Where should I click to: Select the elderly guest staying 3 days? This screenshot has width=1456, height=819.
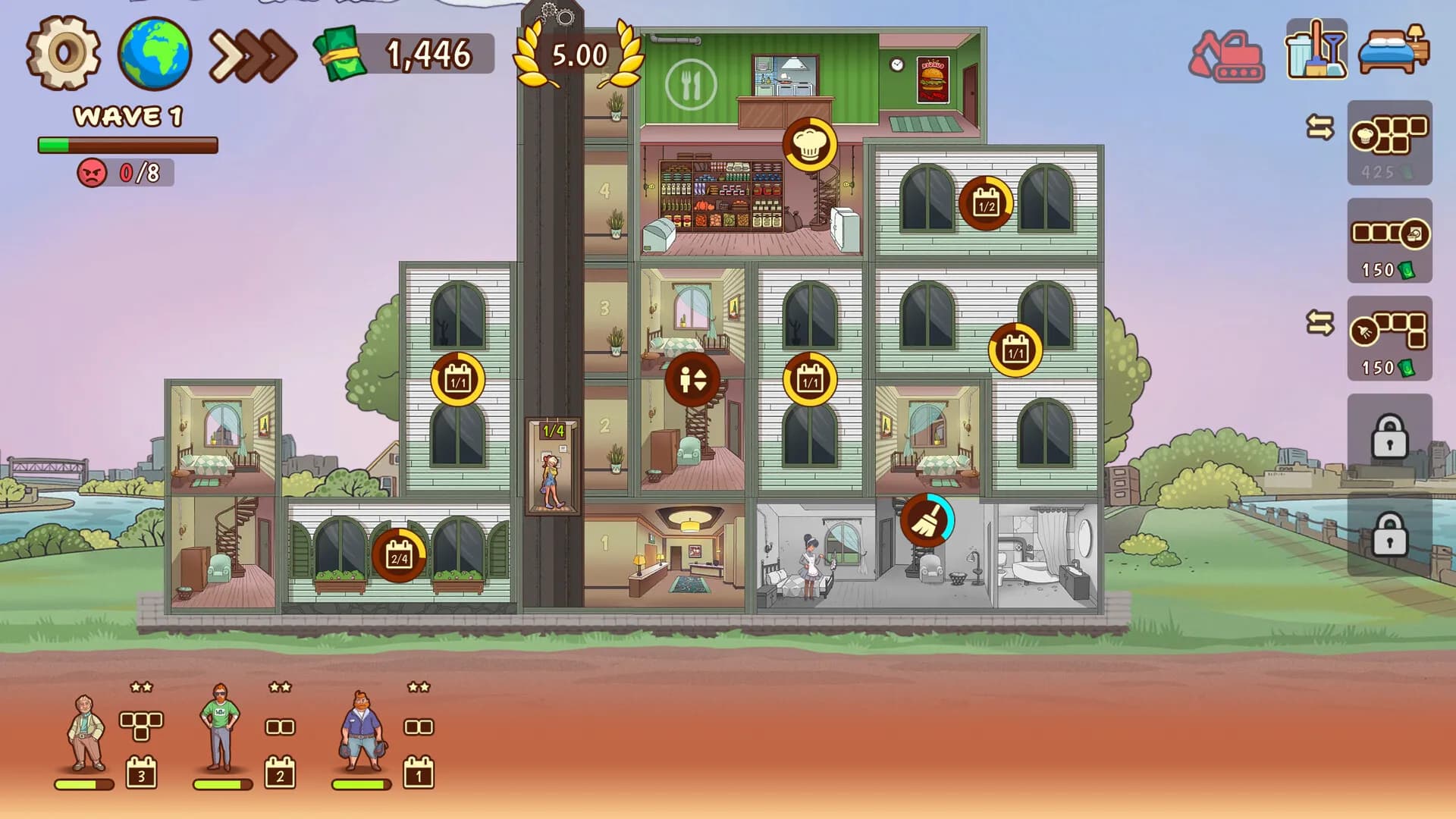pyautogui.click(x=86, y=733)
